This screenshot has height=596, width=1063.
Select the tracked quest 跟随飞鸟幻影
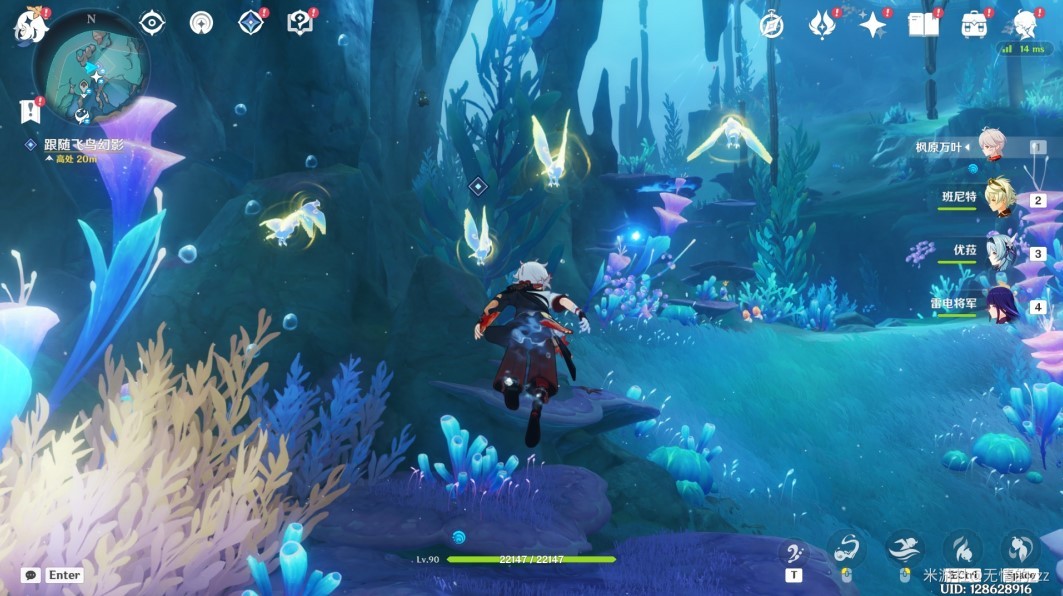[x=84, y=144]
